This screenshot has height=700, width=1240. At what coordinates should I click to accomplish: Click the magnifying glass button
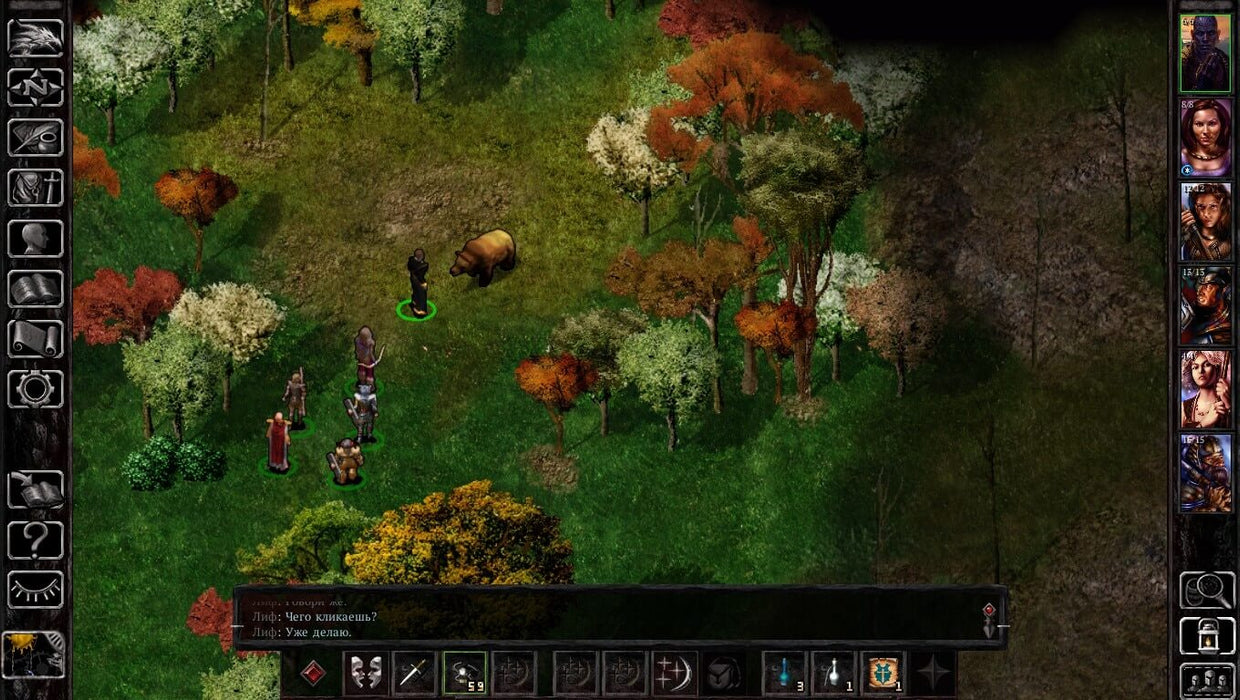click(x=1206, y=590)
